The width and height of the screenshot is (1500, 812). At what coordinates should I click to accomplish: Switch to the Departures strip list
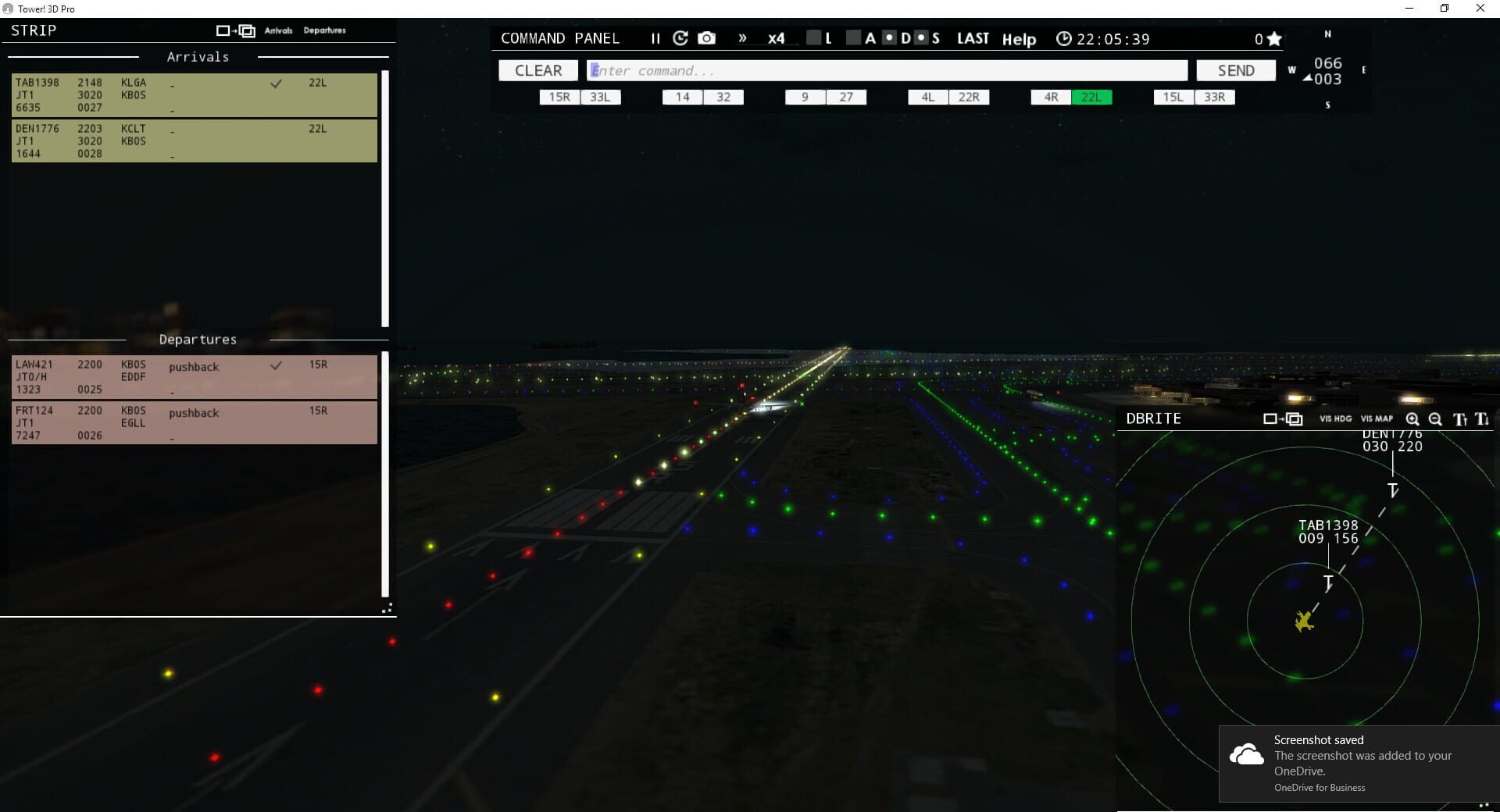coord(324,30)
